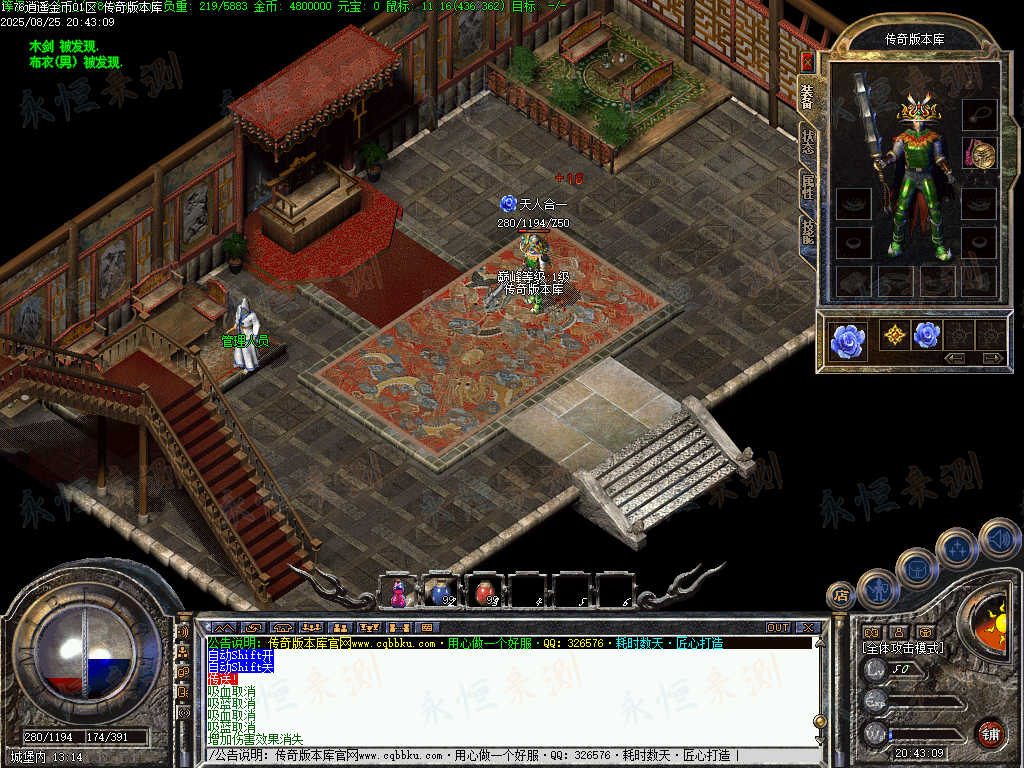Use the pink potion in the hotbar
This screenshot has height=768, width=1024.
(x=399, y=593)
